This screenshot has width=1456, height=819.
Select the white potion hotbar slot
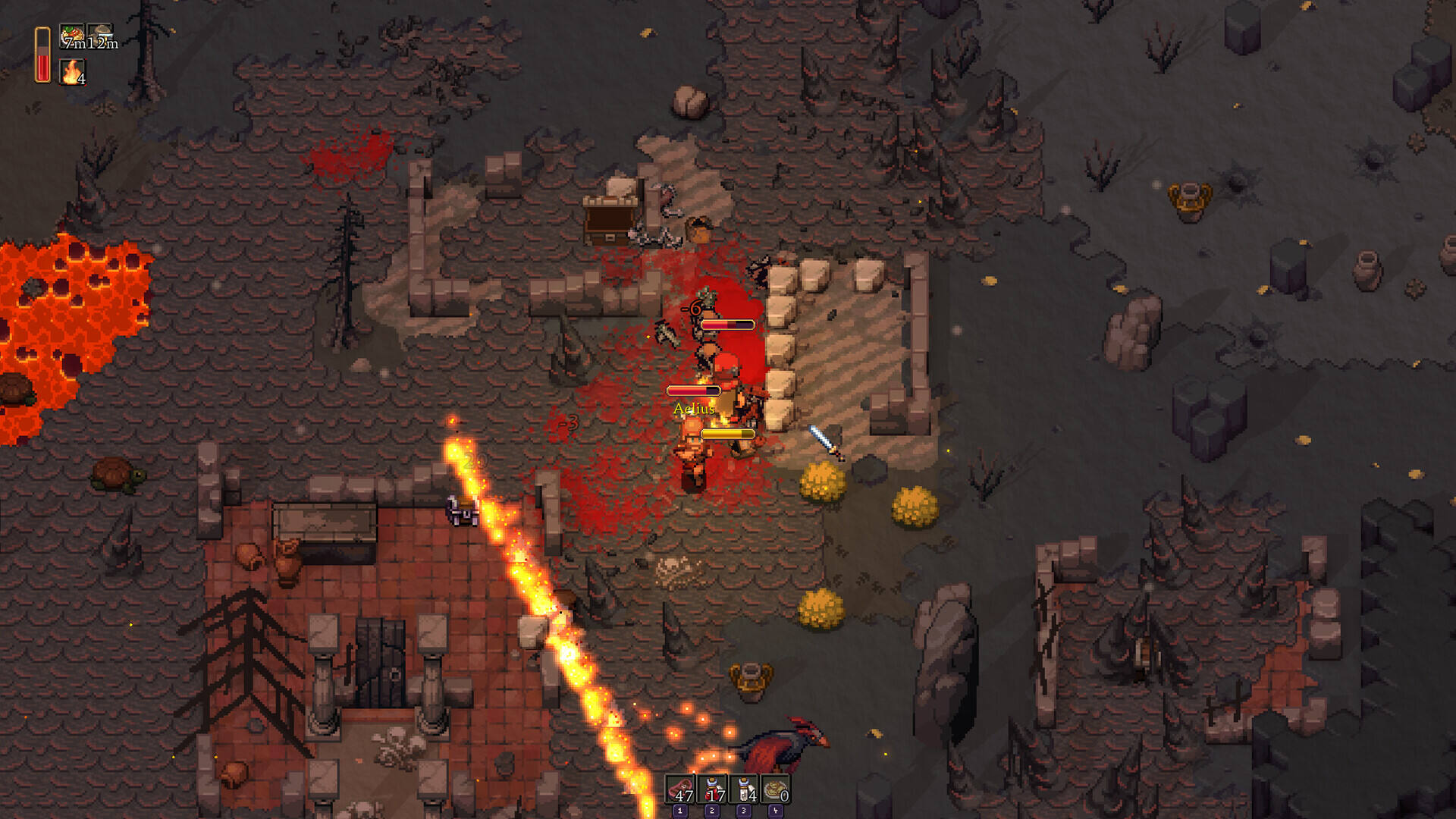tap(744, 789)
